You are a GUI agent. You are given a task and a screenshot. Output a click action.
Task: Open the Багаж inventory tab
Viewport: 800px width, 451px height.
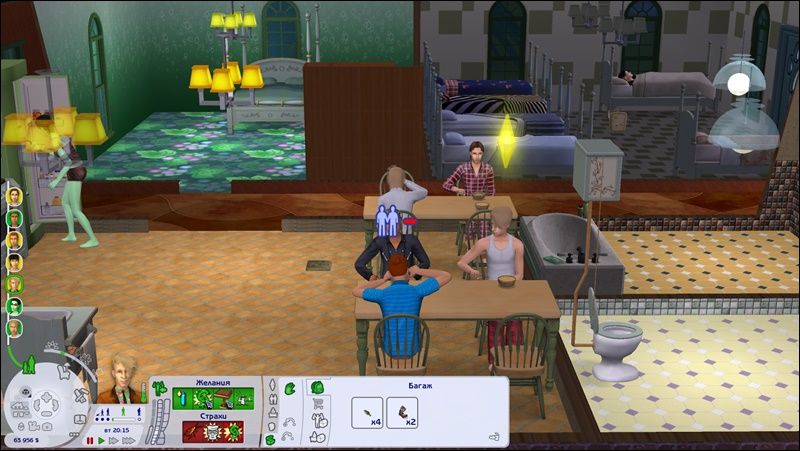tap(319, 387)
